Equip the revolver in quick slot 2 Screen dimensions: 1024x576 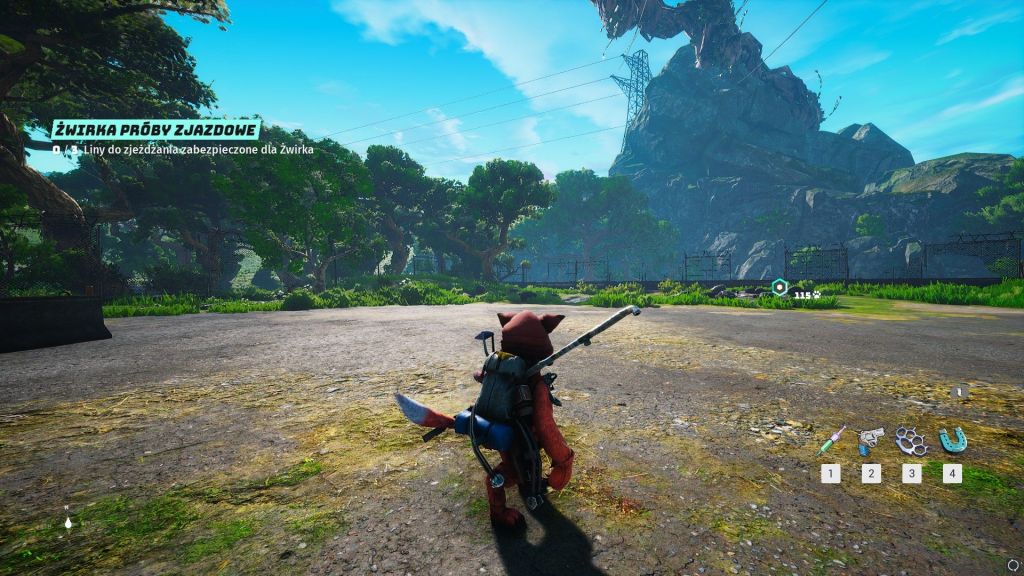[871, 439]
